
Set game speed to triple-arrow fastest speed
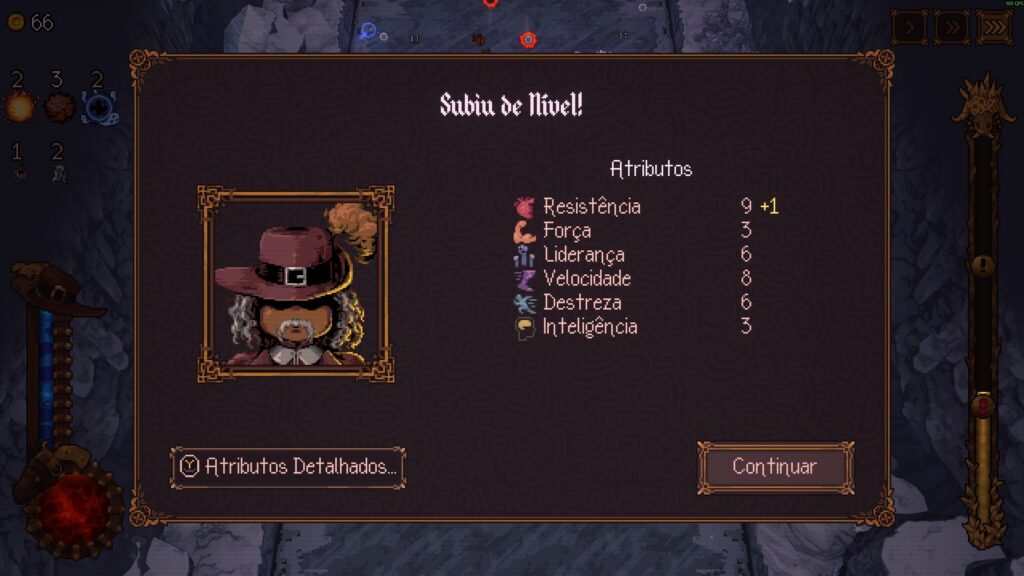click(994, 27)
